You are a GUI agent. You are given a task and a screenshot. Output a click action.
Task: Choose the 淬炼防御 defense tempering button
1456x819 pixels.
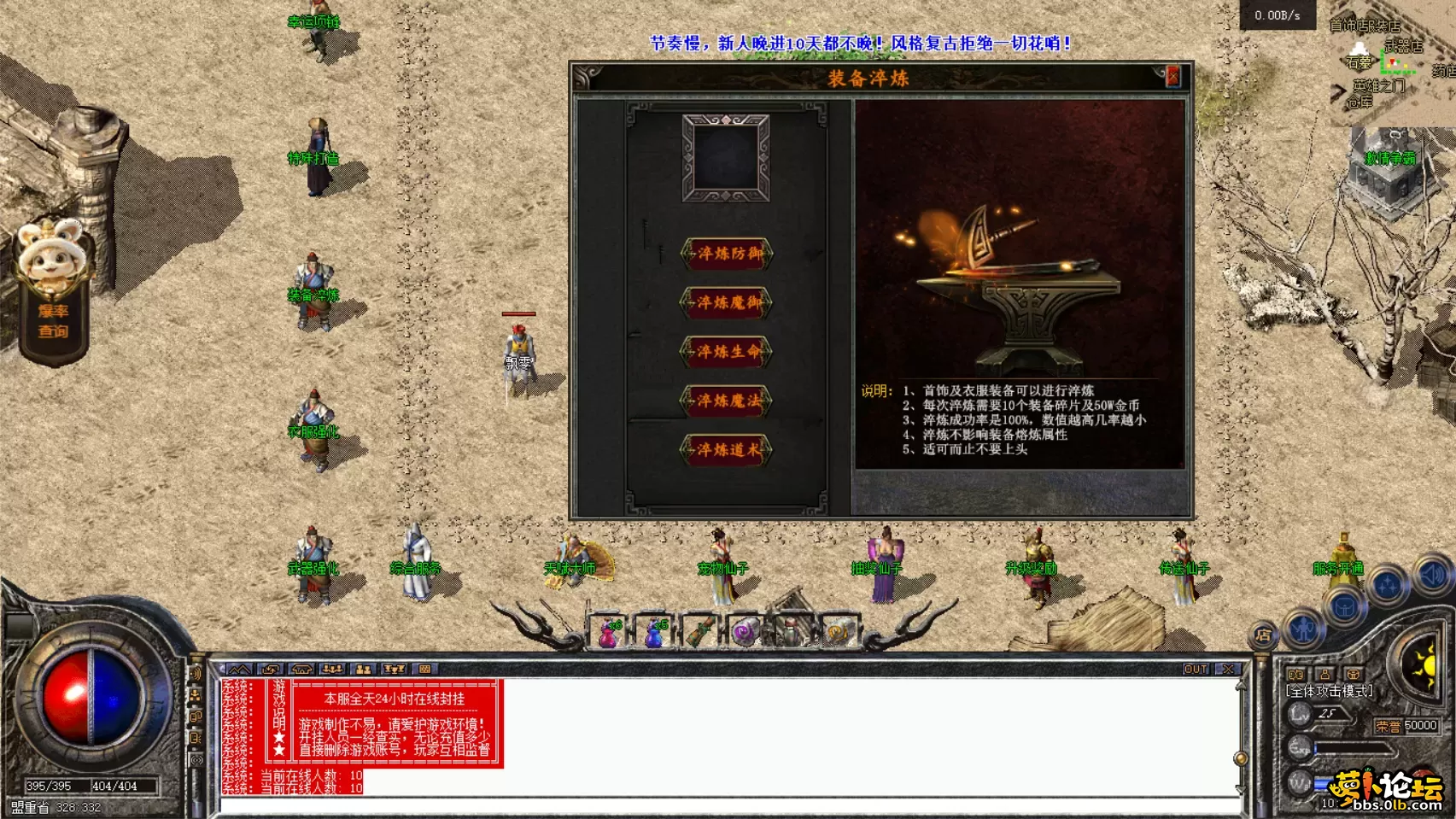pos(727,254)
